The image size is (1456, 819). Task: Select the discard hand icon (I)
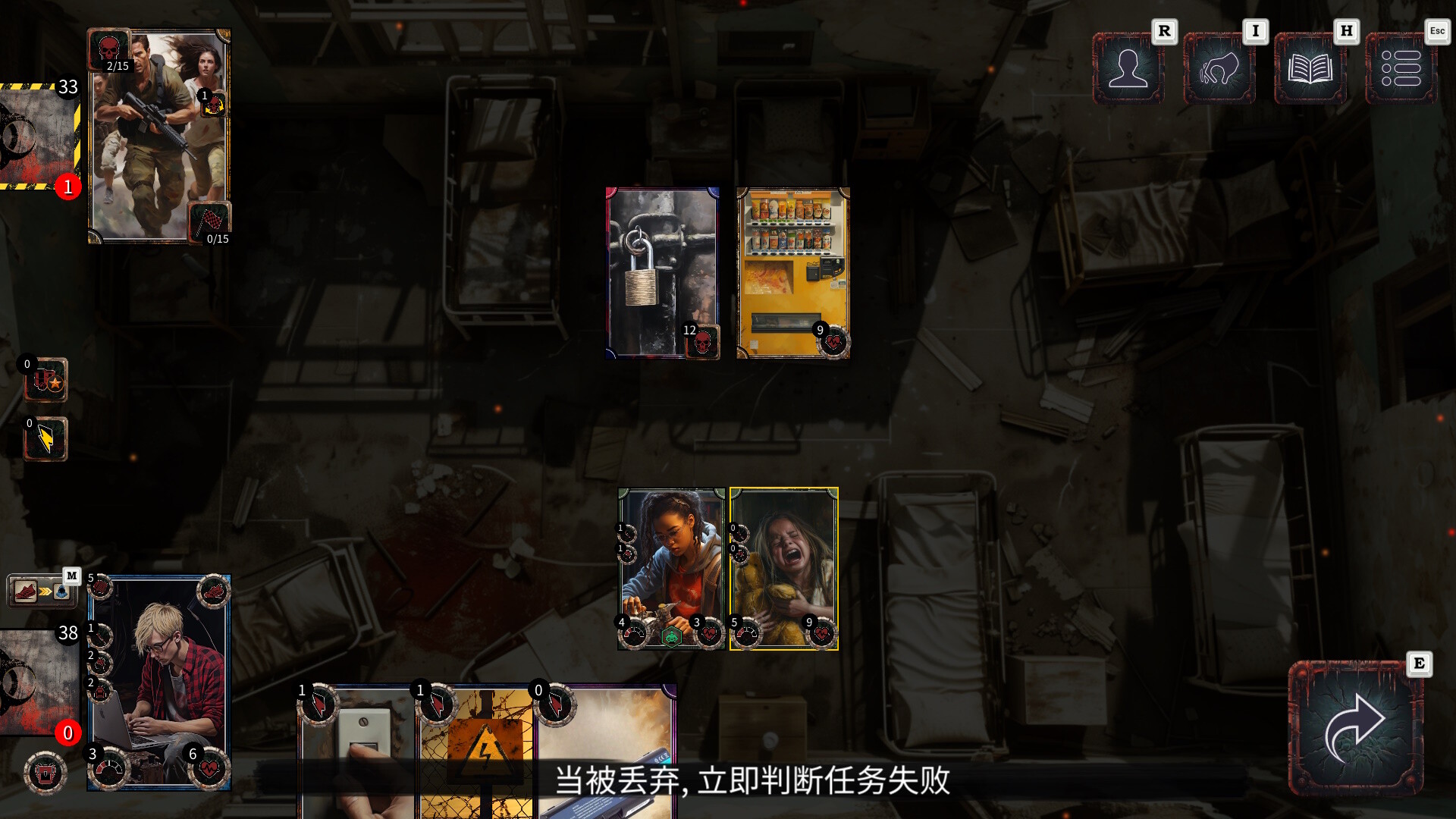tap(1219, 70)
